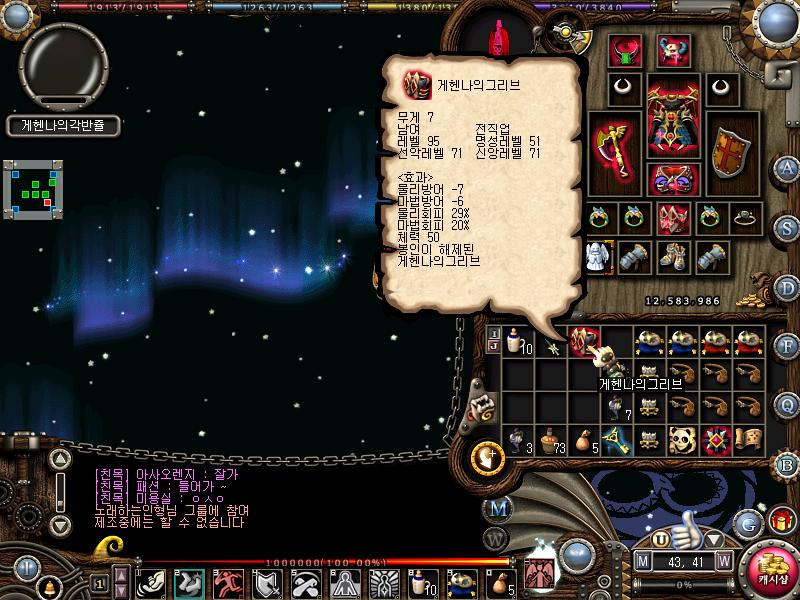Click the panda skull inventory item

683,439
